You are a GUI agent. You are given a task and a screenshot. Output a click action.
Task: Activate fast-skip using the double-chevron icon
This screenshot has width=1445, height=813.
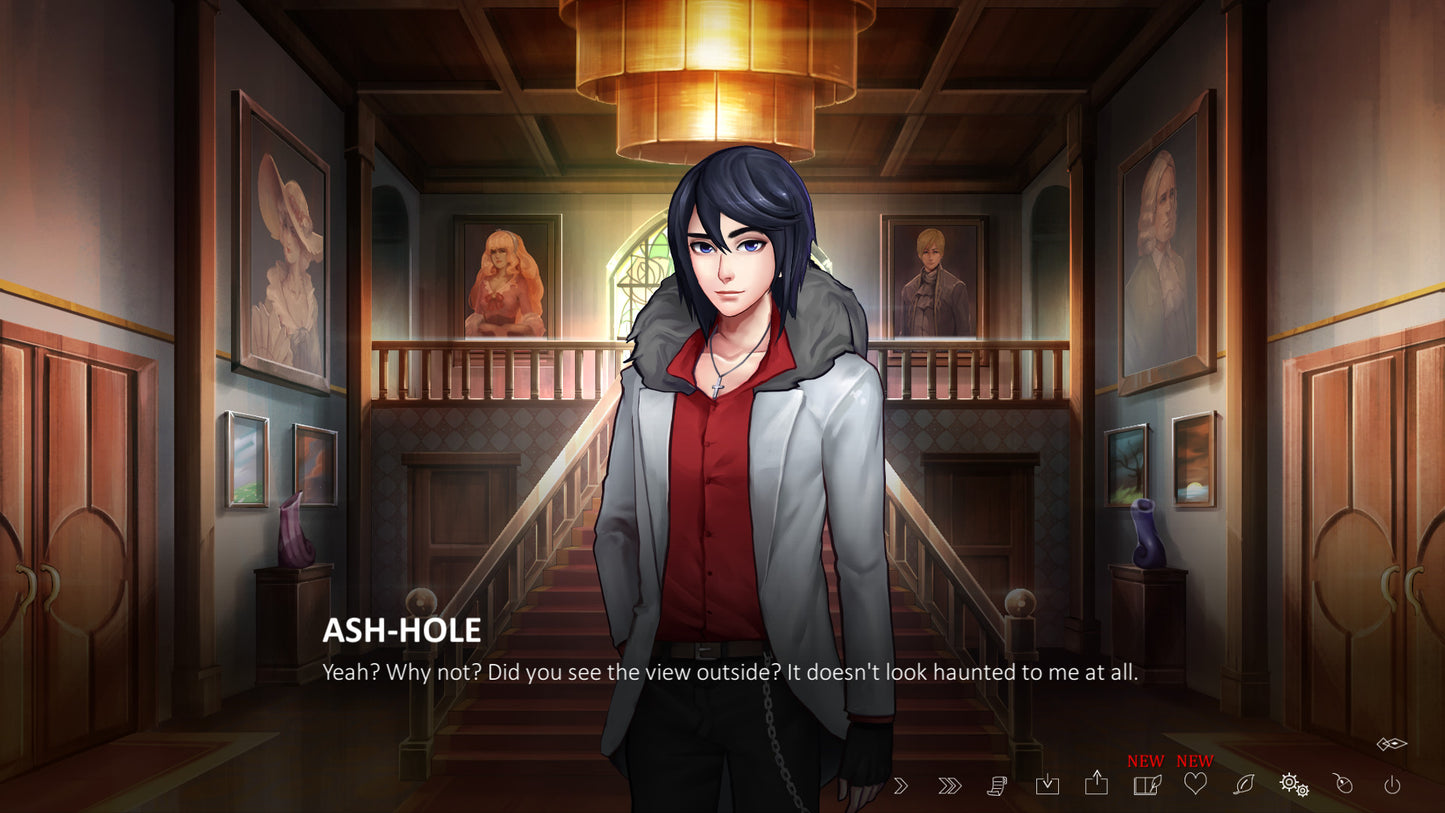coord(948,786)
